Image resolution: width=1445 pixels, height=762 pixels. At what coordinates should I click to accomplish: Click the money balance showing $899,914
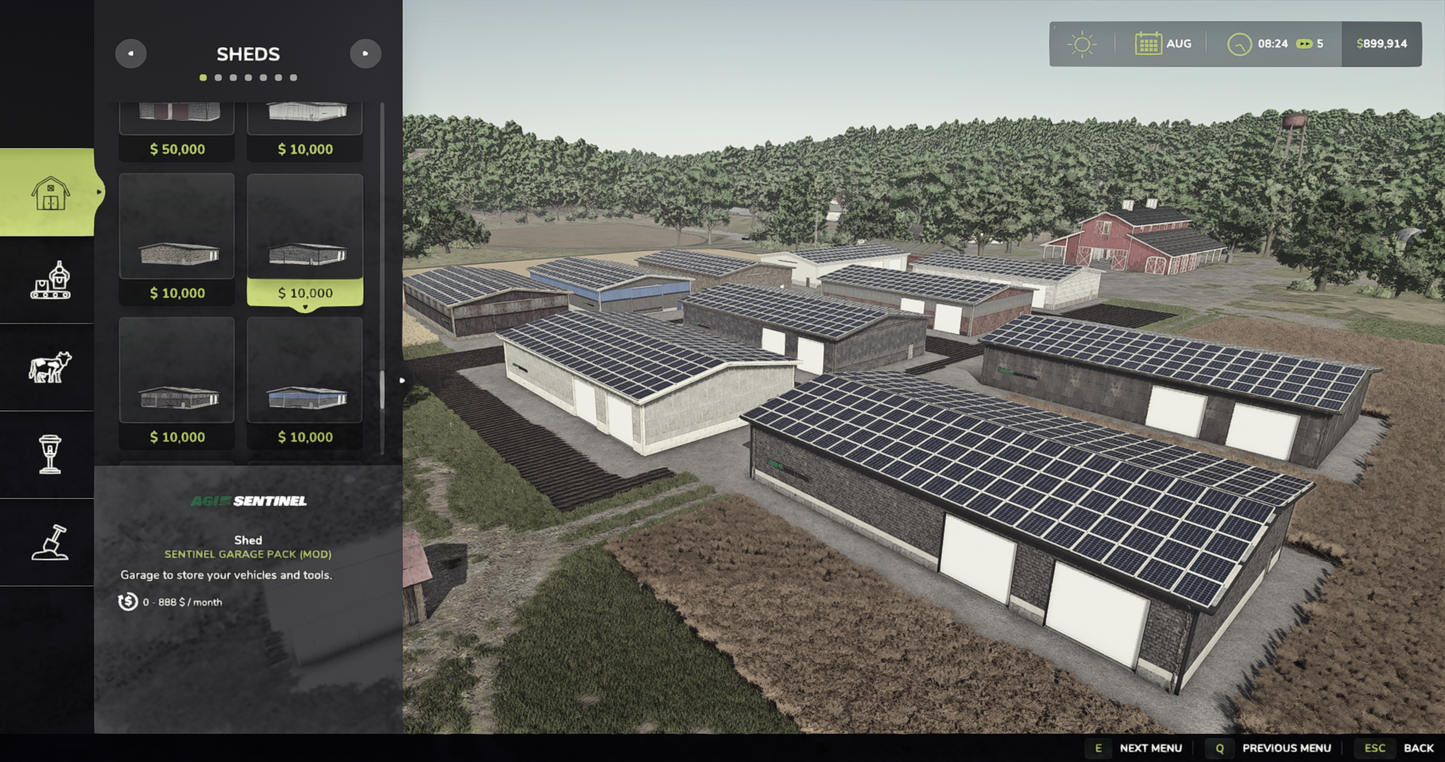1381,43
